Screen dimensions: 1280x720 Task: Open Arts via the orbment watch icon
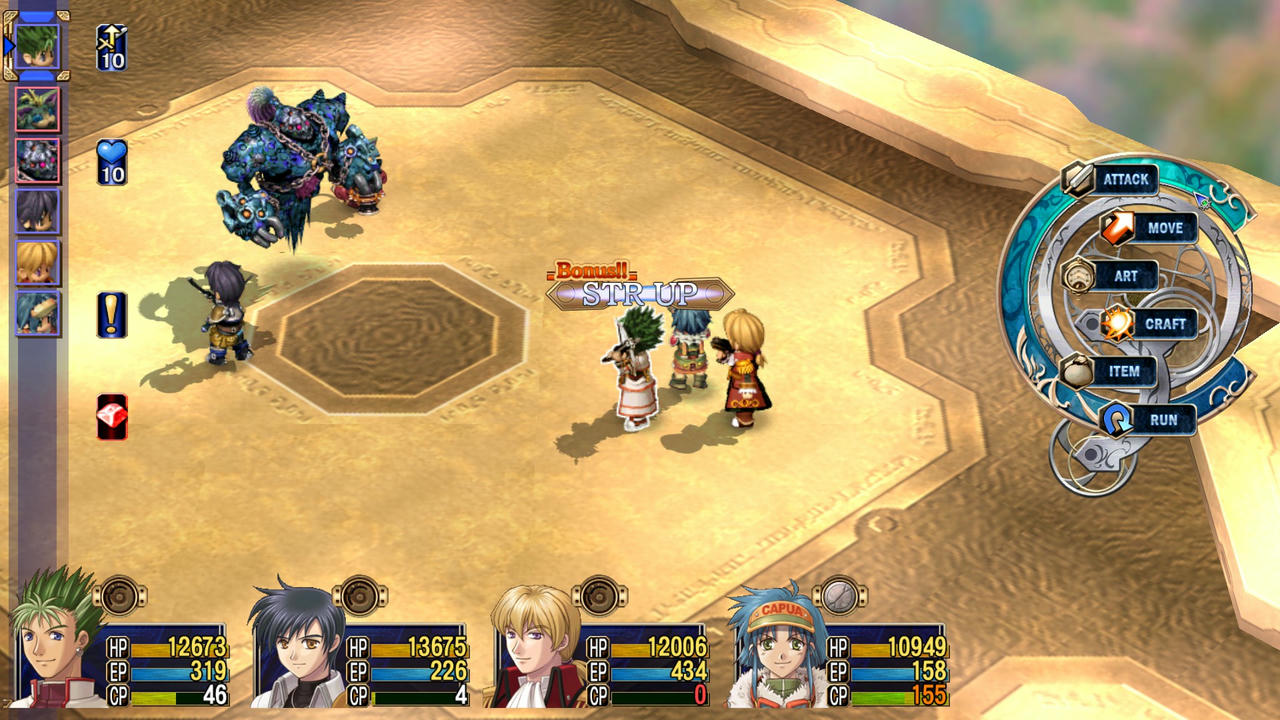point(1080,276)
